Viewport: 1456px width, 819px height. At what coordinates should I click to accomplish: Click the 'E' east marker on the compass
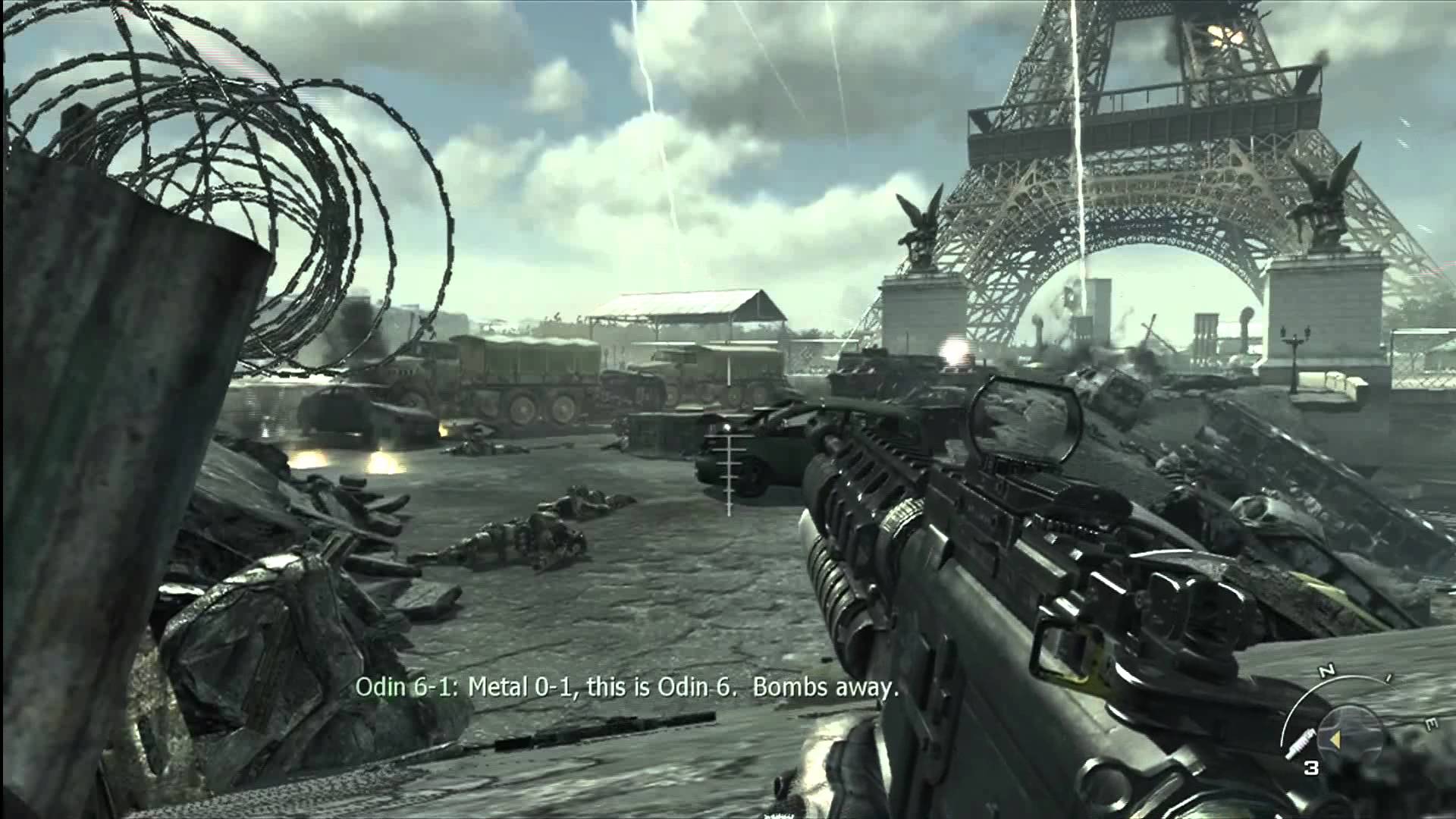tap(1431, 722)
